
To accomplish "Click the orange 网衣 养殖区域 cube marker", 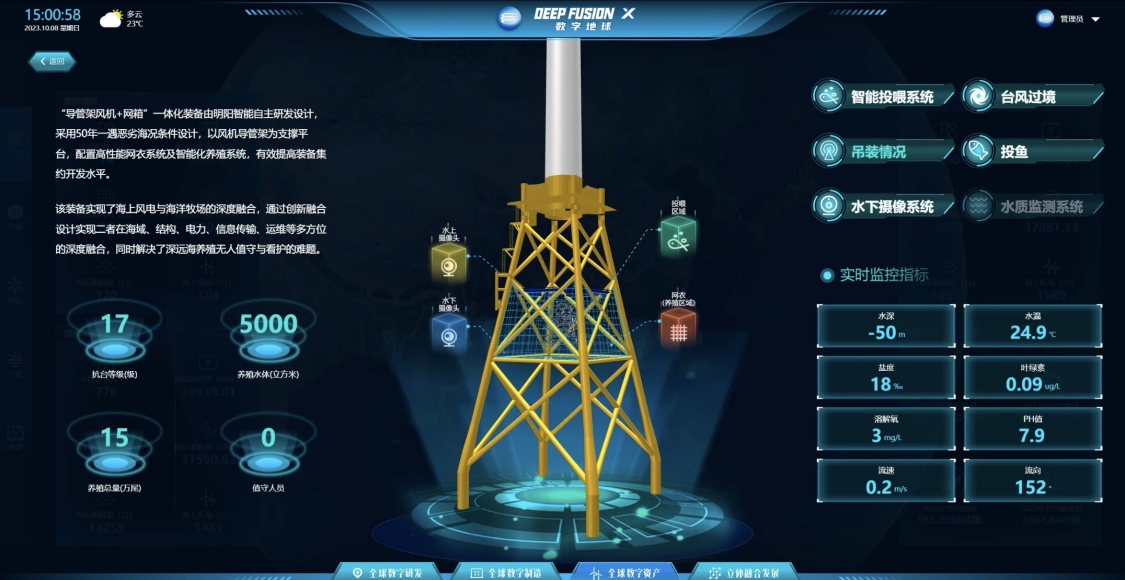I will click(x=679, y=329).
